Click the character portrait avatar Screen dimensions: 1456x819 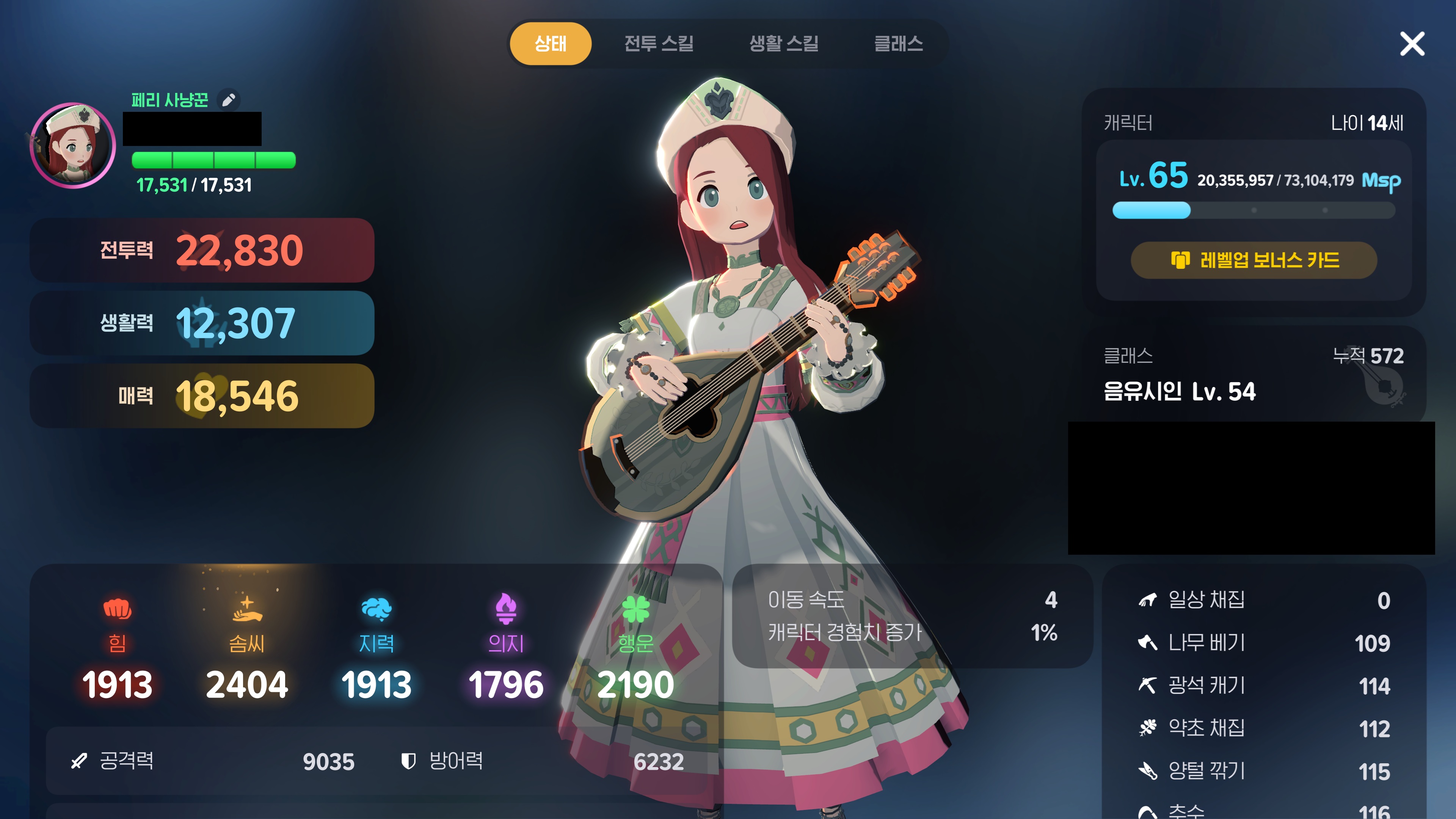(73, 145)
